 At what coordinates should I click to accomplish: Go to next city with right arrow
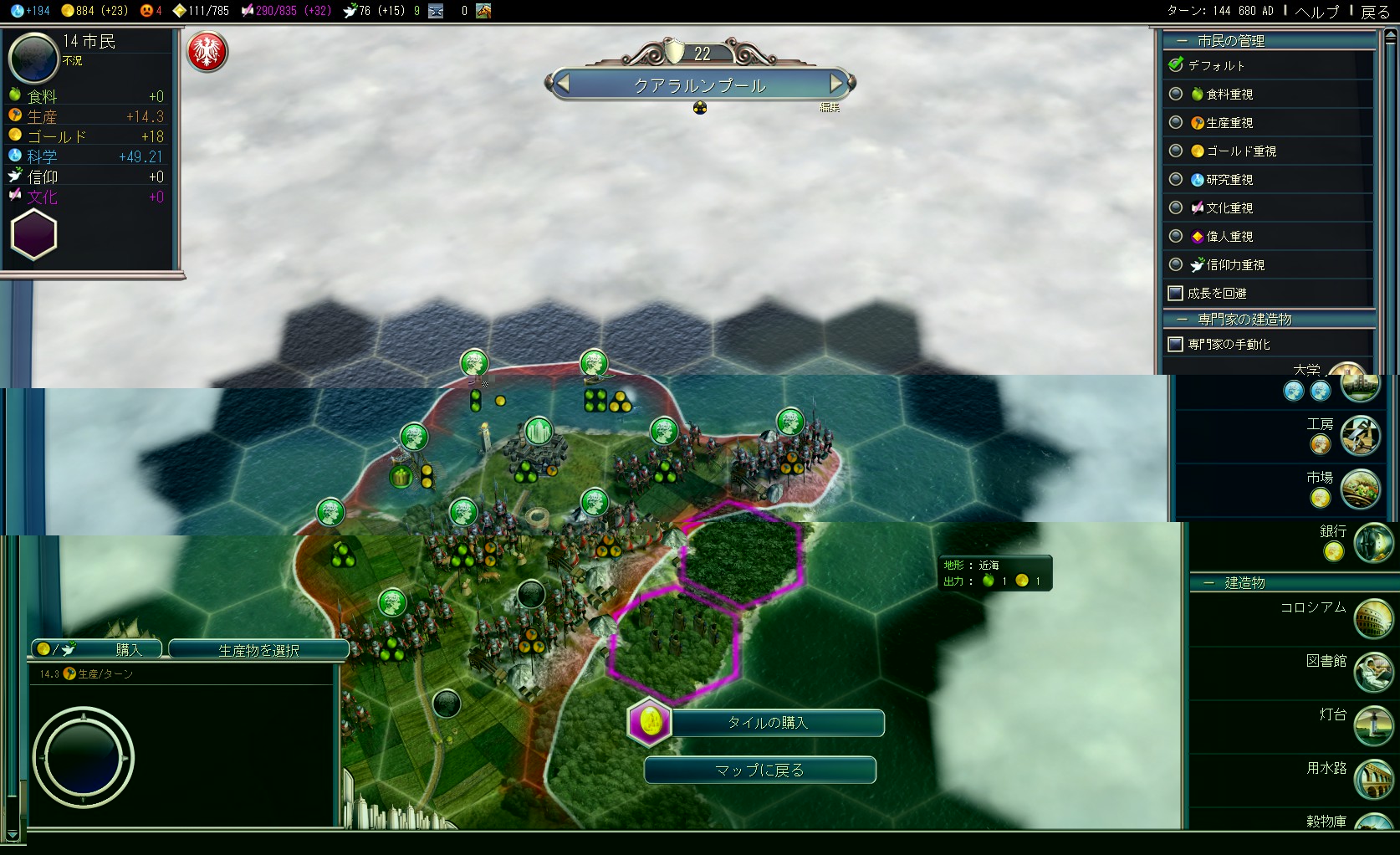[836, 84]
